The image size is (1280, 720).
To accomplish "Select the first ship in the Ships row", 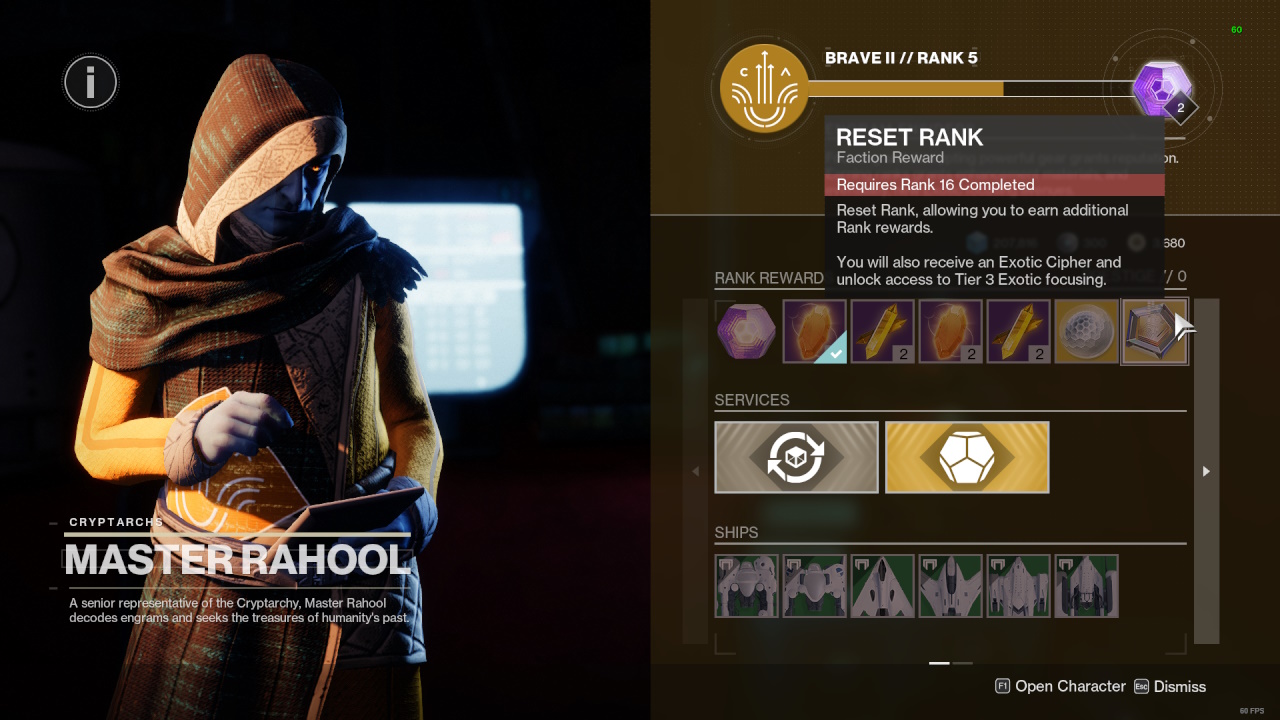I will point(747,586).
